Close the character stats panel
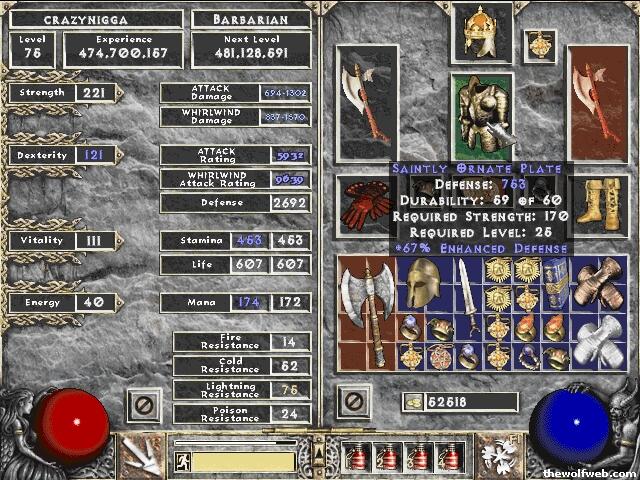Screen dimensions: 640x480 (144, 405)
